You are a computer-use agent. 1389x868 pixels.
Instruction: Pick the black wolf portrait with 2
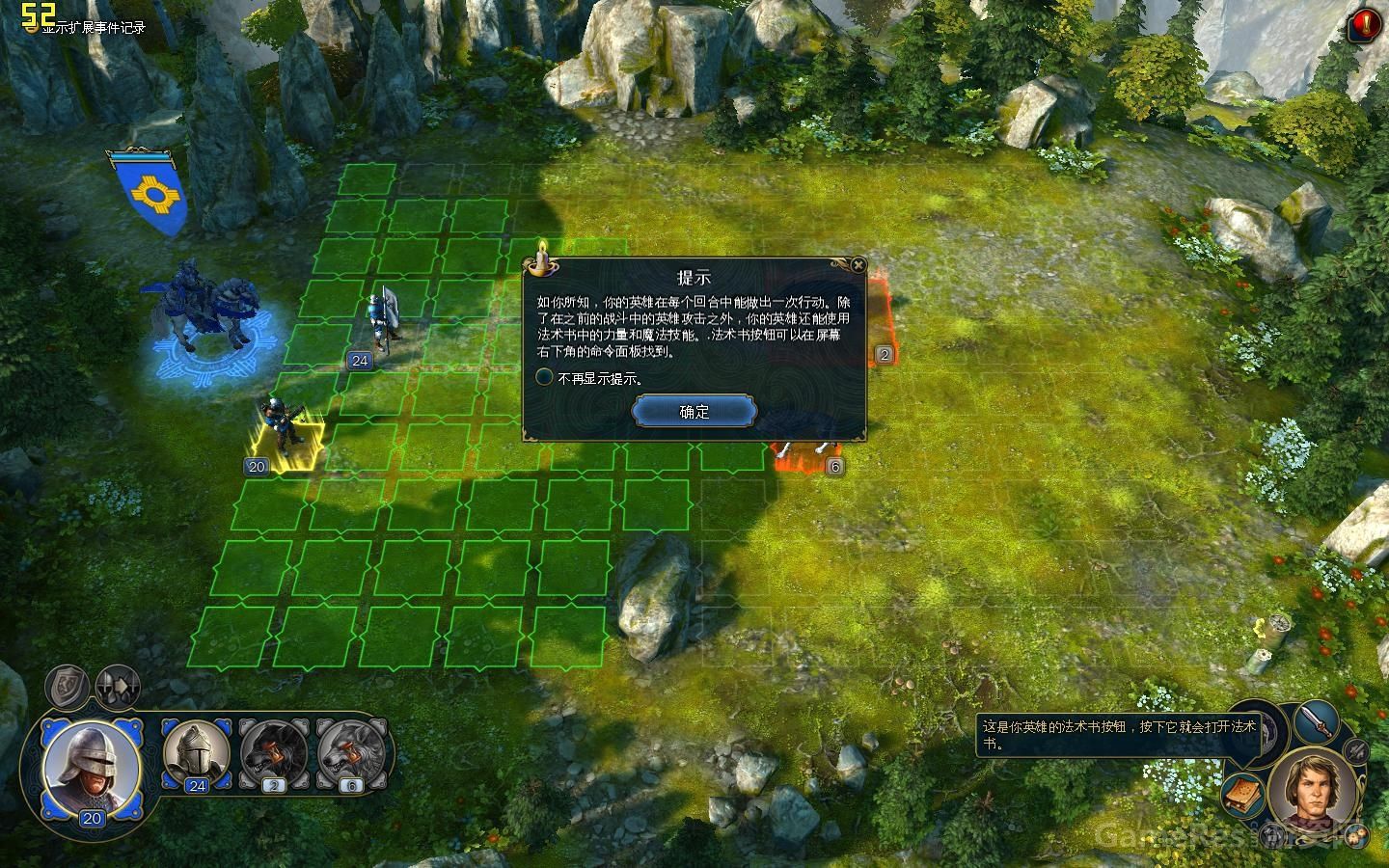(274, 752)
